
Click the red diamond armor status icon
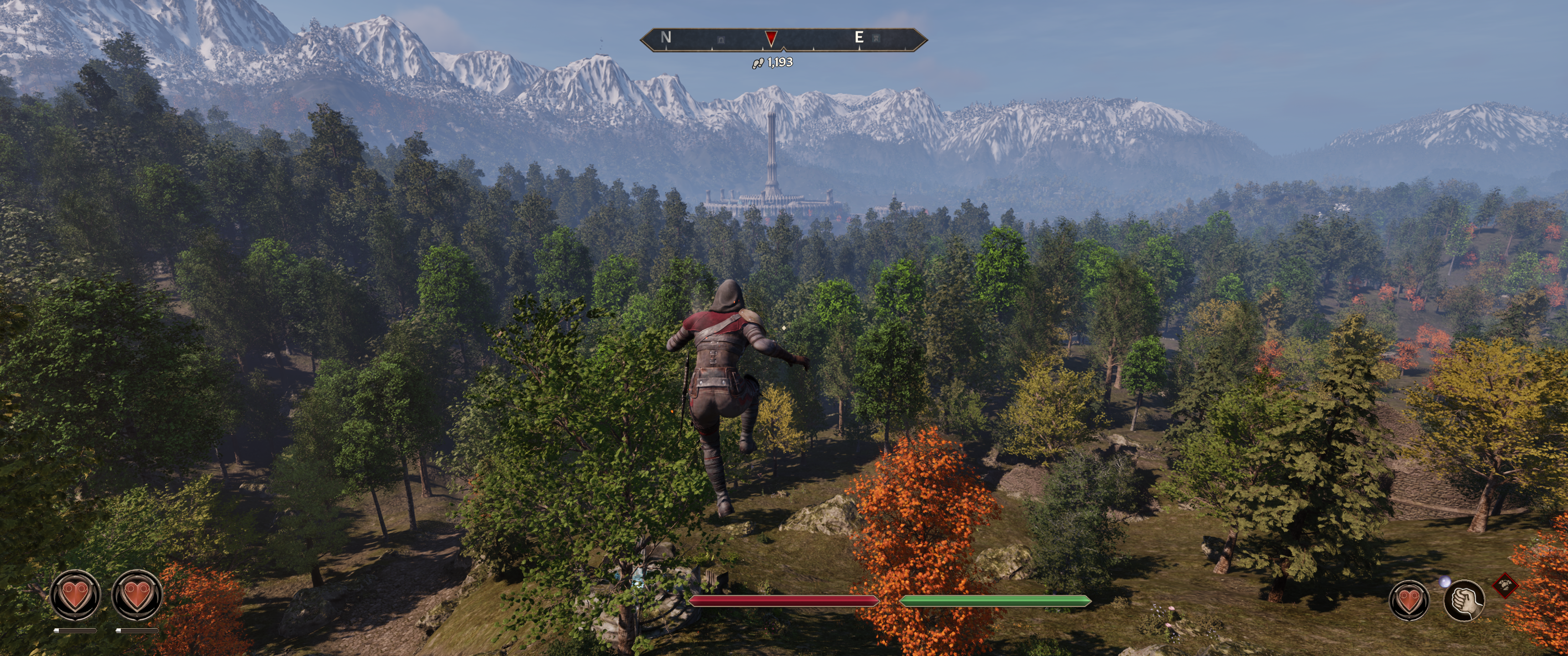1505,585
